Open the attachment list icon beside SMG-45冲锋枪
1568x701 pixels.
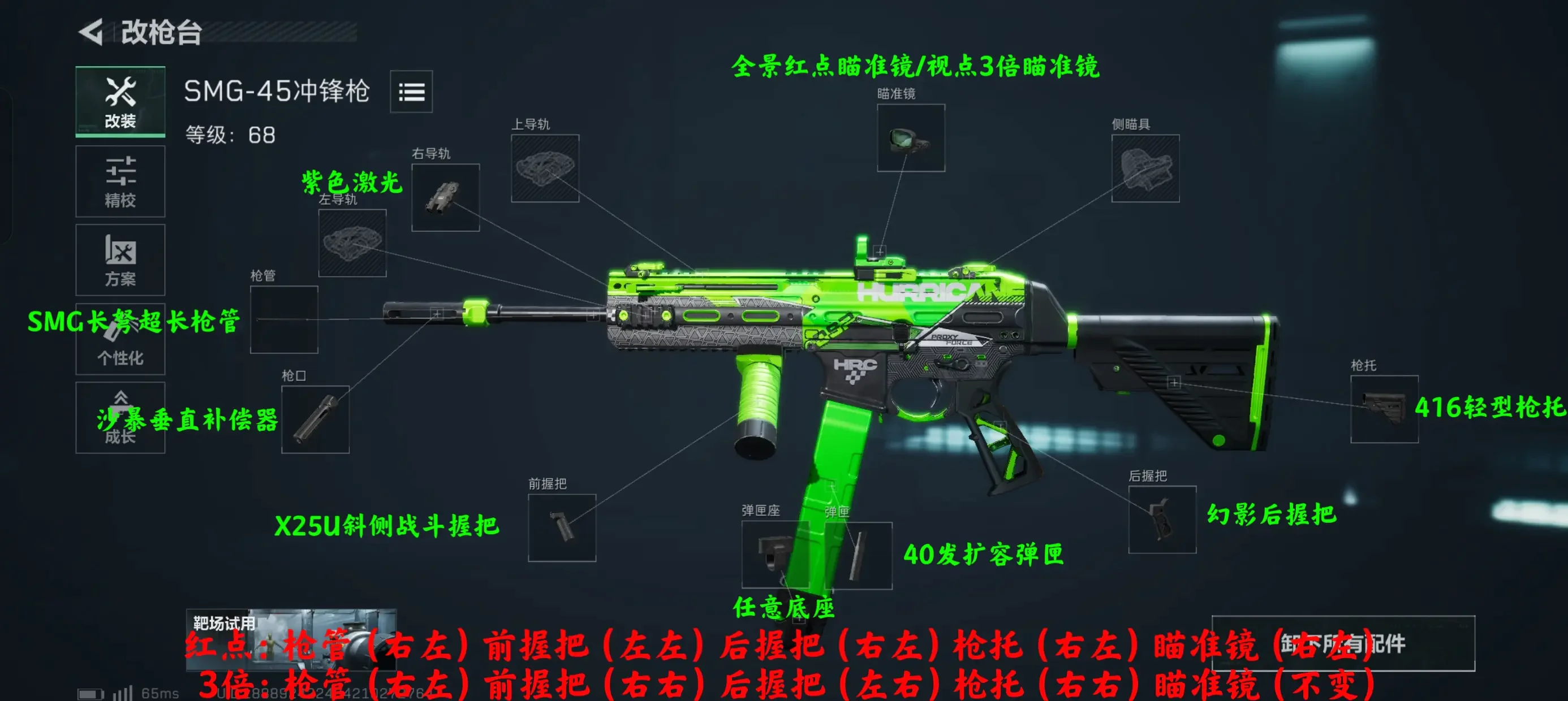pyautogui.click(x=411, y=93)
